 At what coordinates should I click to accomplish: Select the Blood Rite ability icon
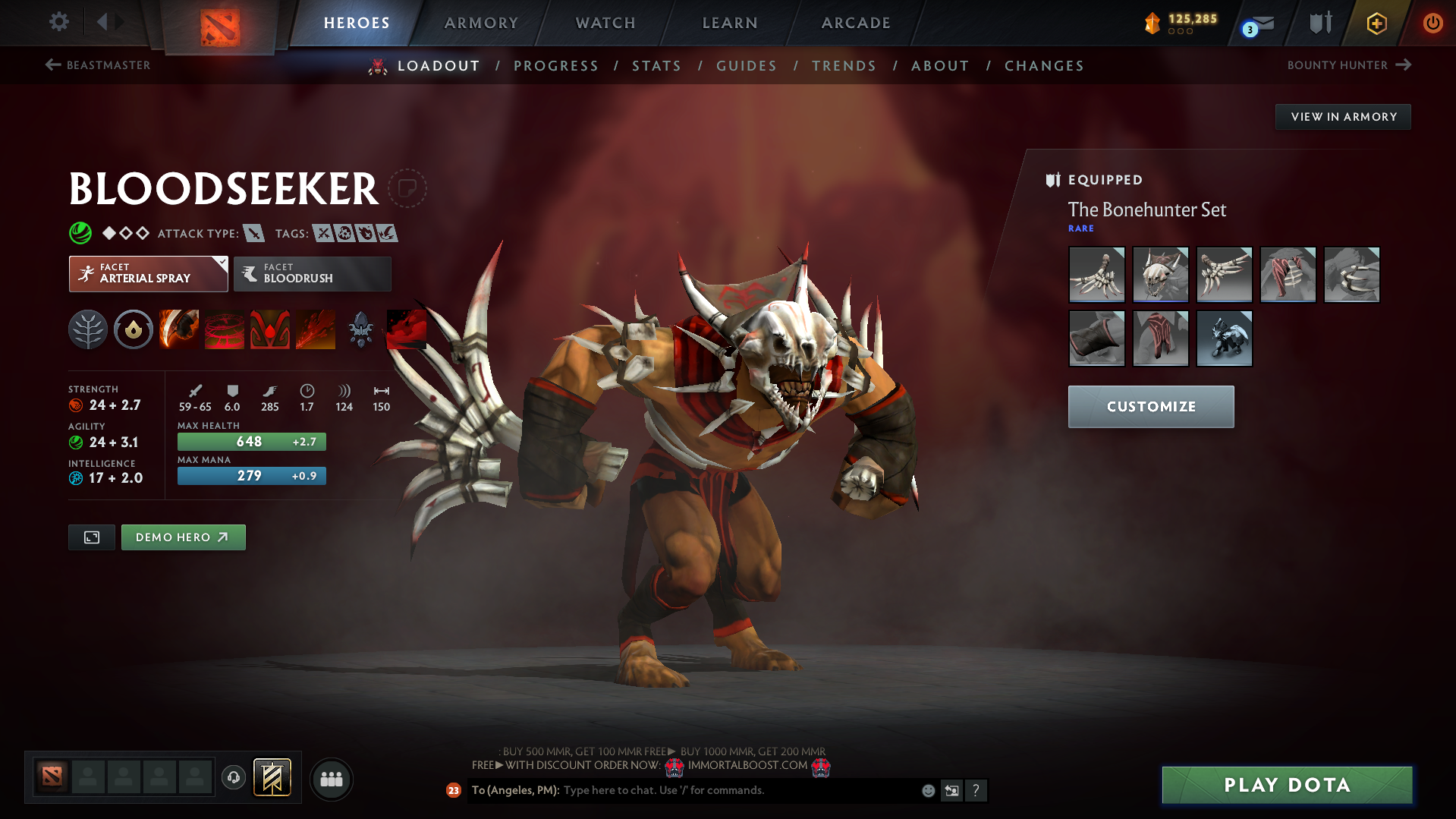tap(224, 329)
